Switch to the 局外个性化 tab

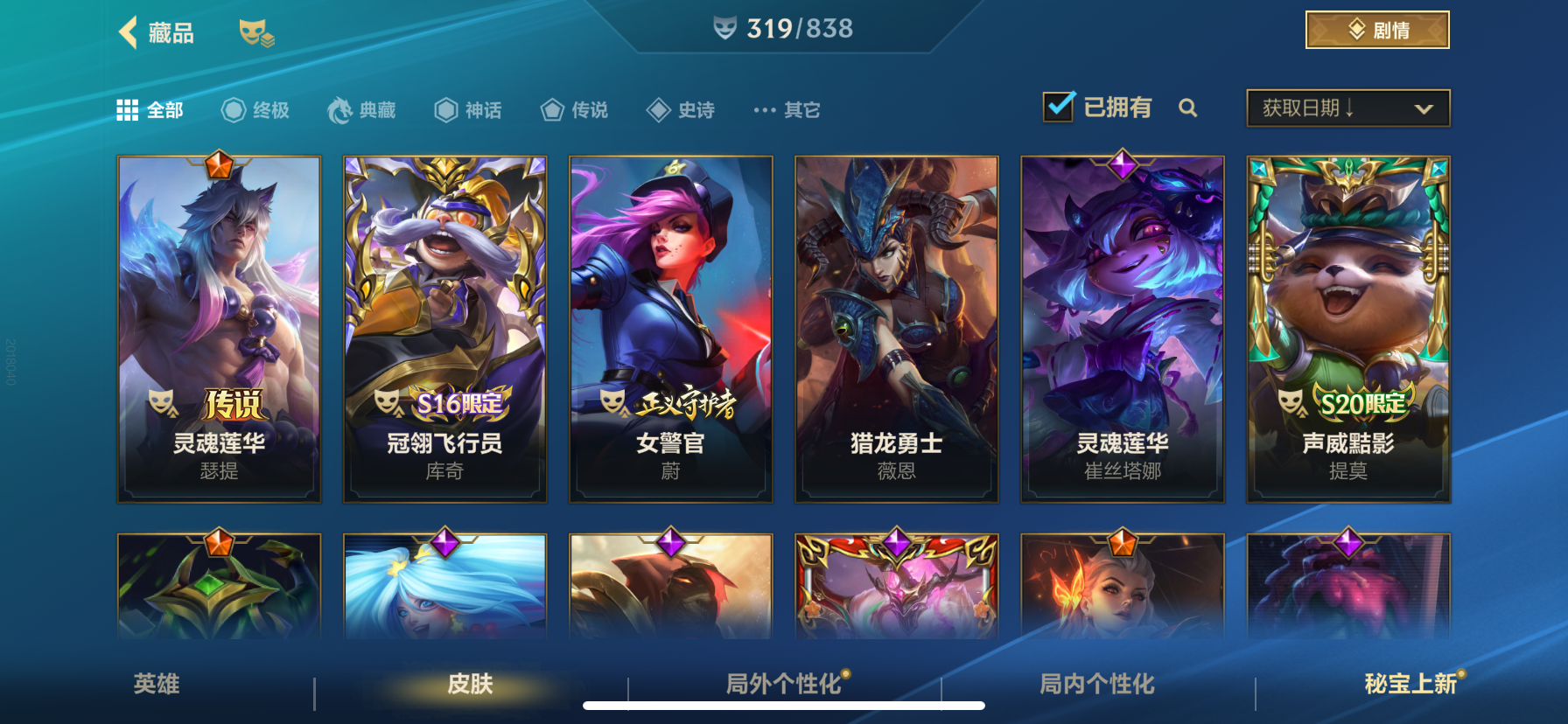[x=784, y=686]
